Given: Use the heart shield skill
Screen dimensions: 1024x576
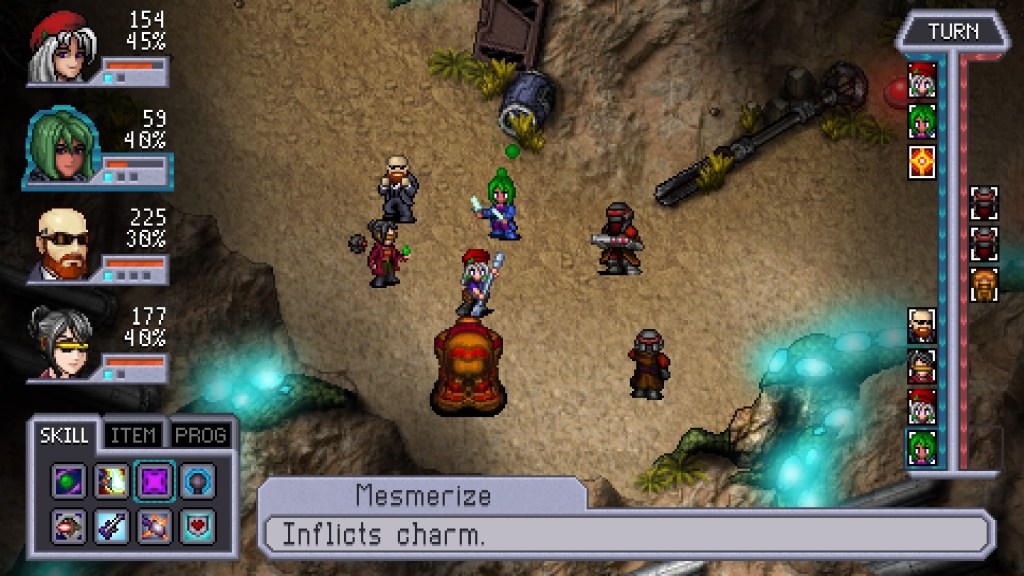Looking at the screenshot, I should pos(196,524).
